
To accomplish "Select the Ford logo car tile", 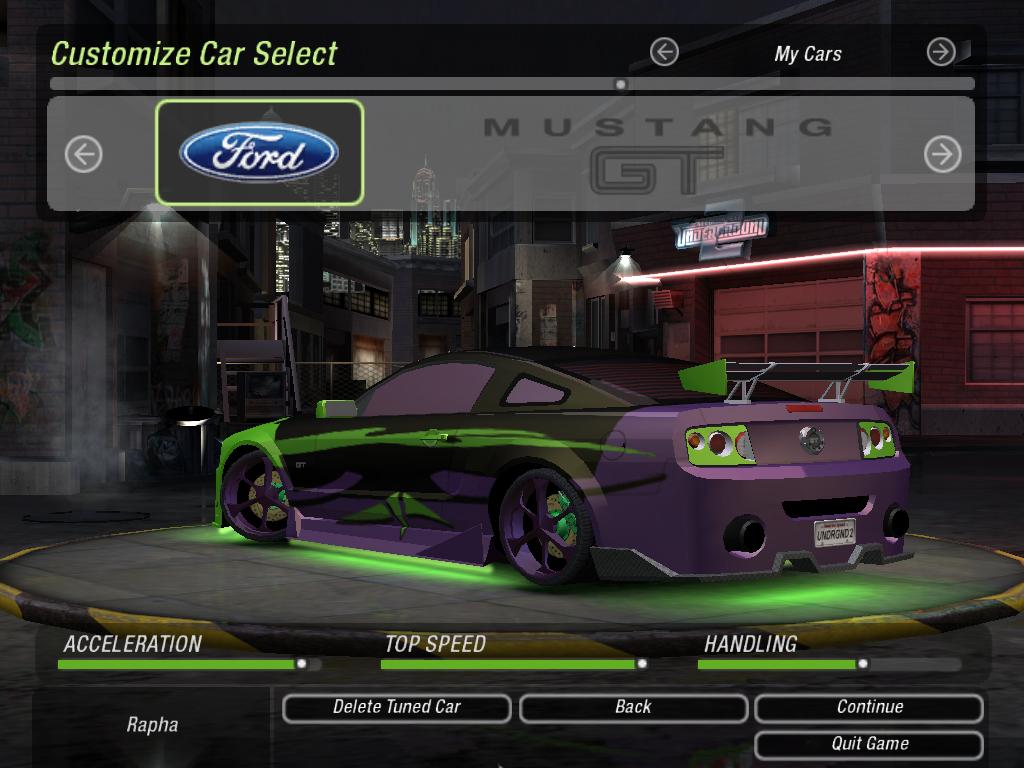I will coord(259,153).
